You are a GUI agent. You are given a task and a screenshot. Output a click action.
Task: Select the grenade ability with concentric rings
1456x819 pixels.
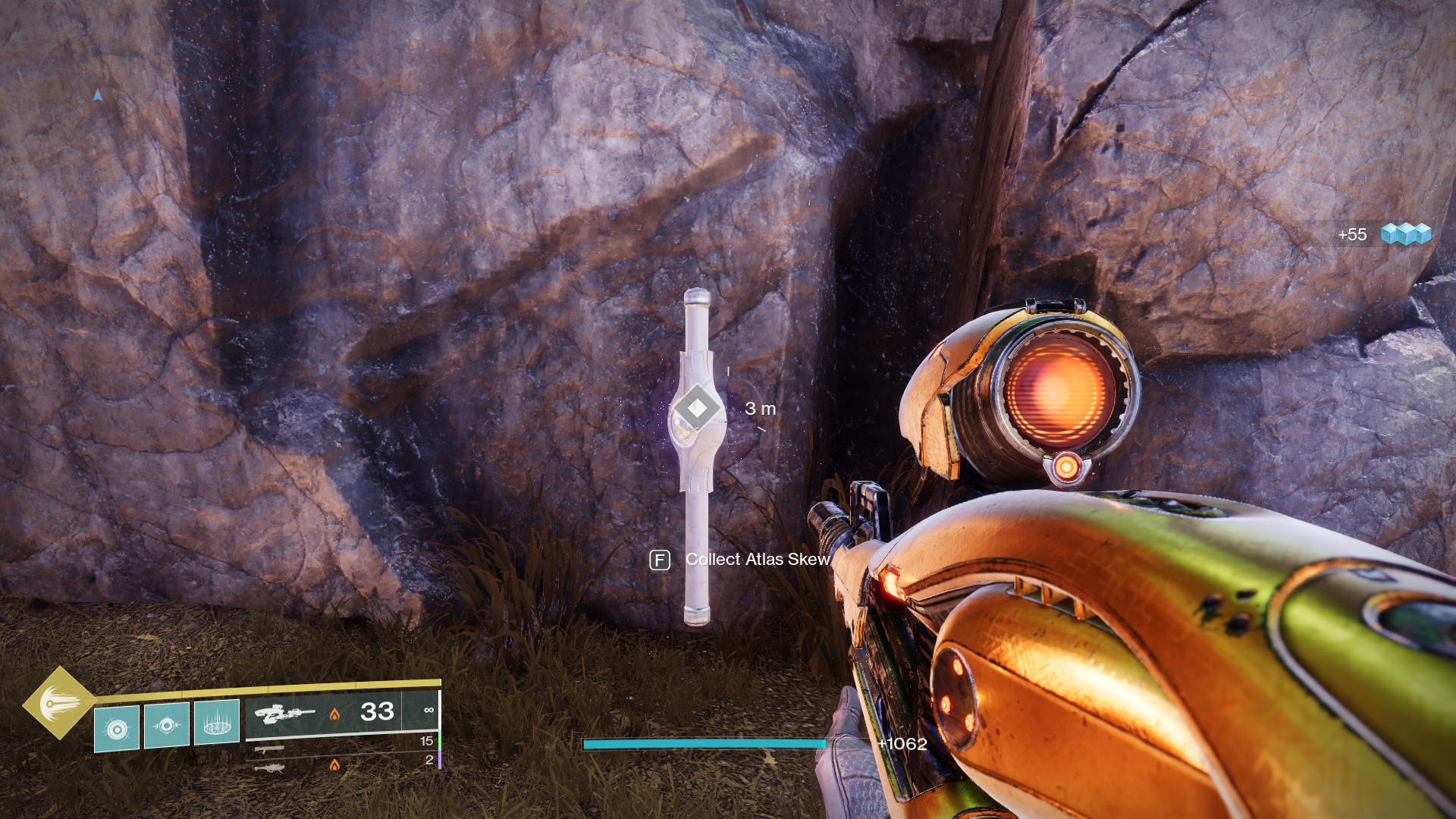117,729
